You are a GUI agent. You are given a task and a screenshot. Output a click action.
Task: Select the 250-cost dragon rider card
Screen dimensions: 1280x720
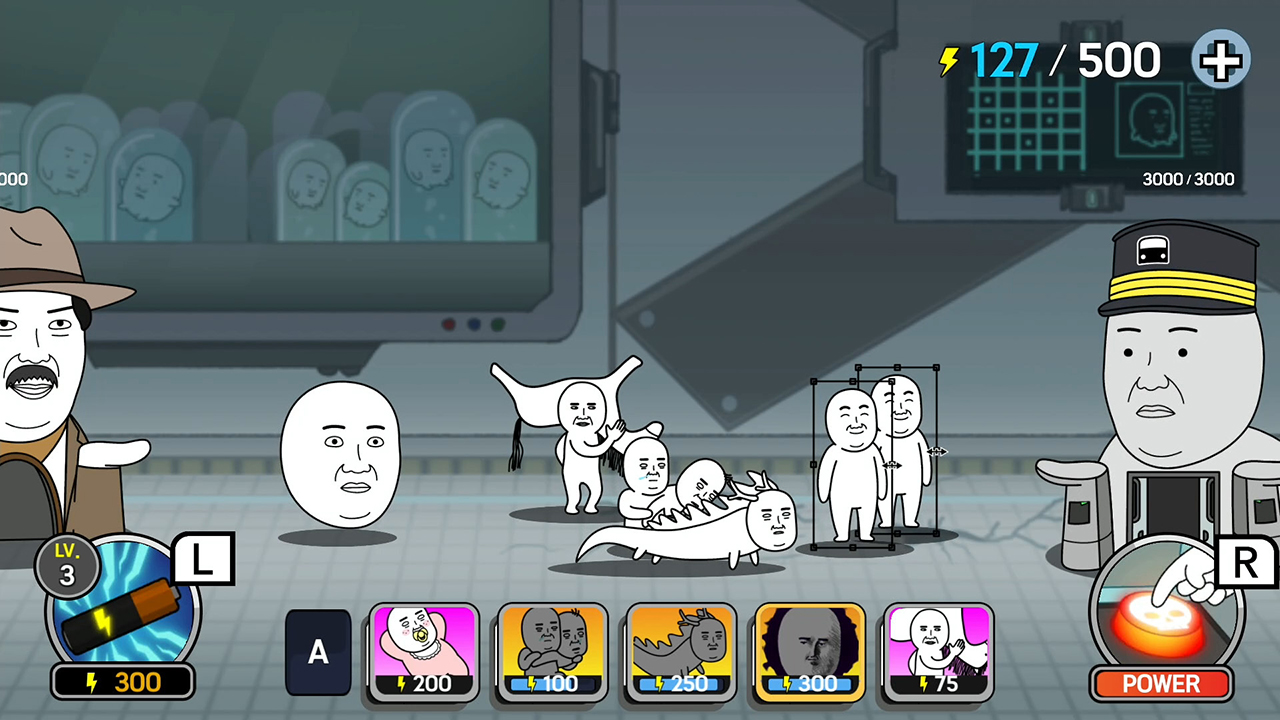pyautogui.click(x=681, y=648)
